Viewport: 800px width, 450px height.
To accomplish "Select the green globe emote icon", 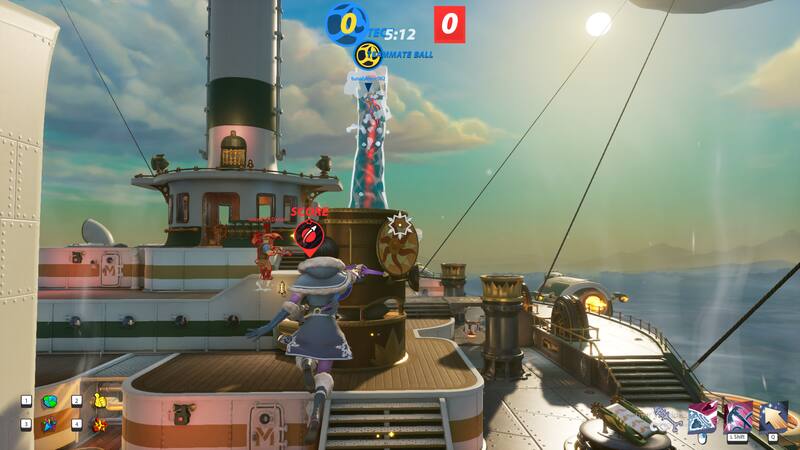I will [50, 402].
